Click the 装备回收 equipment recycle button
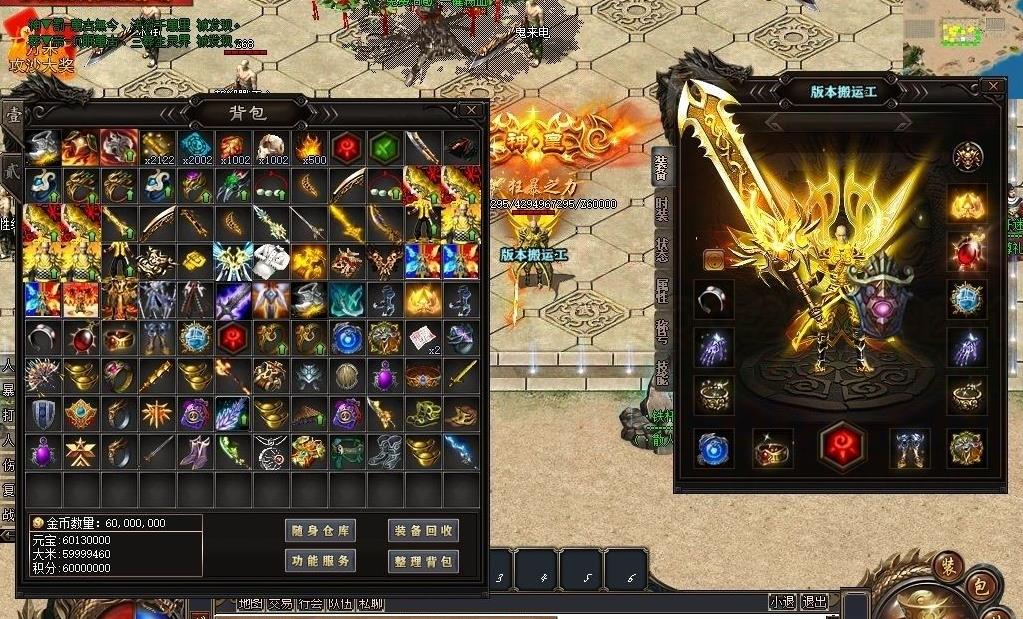1023x619 pixels. point(423,531)
